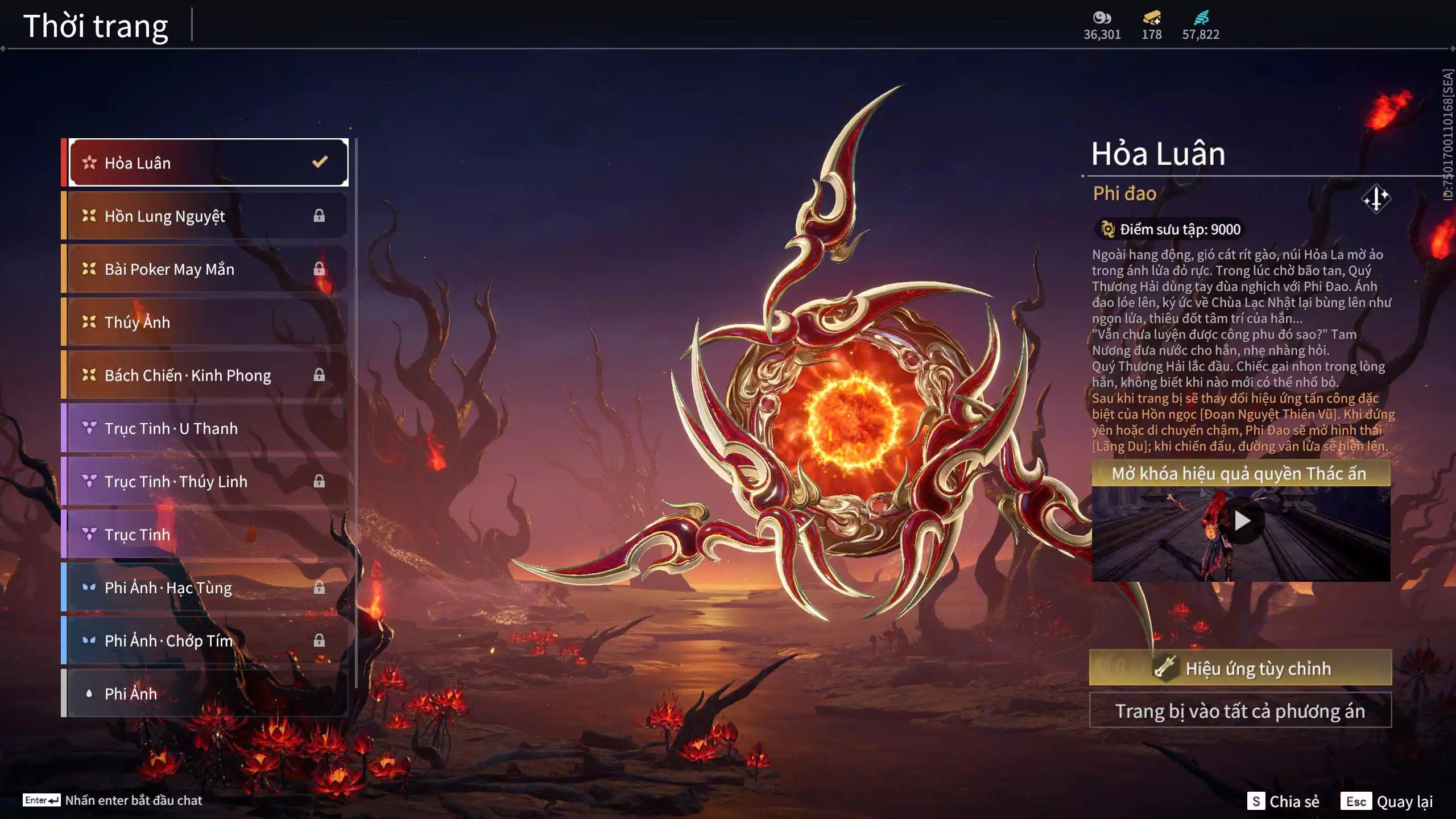Screen dimensions: 1456x819
Task: Select the Hỏa Luân skin entry
Action: tap(208, 163)
